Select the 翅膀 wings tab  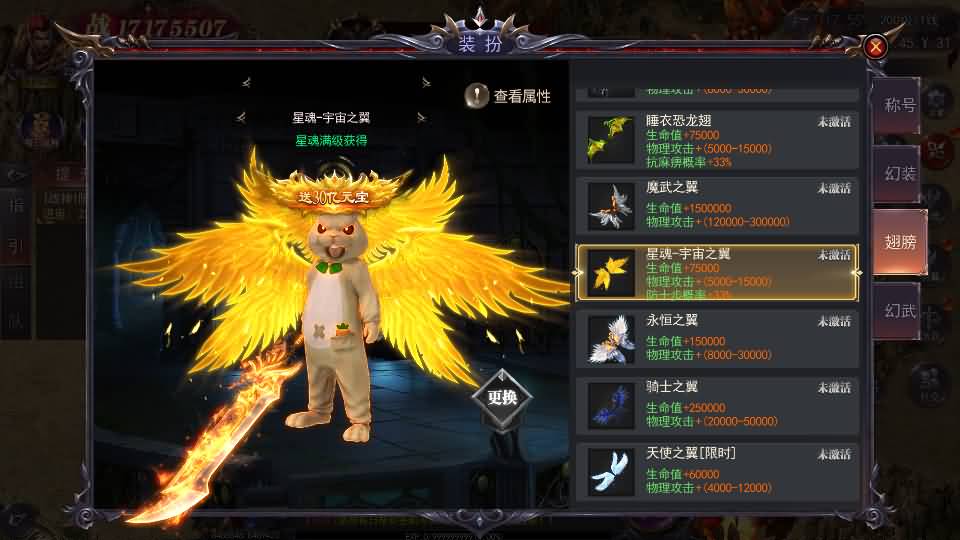899,242
